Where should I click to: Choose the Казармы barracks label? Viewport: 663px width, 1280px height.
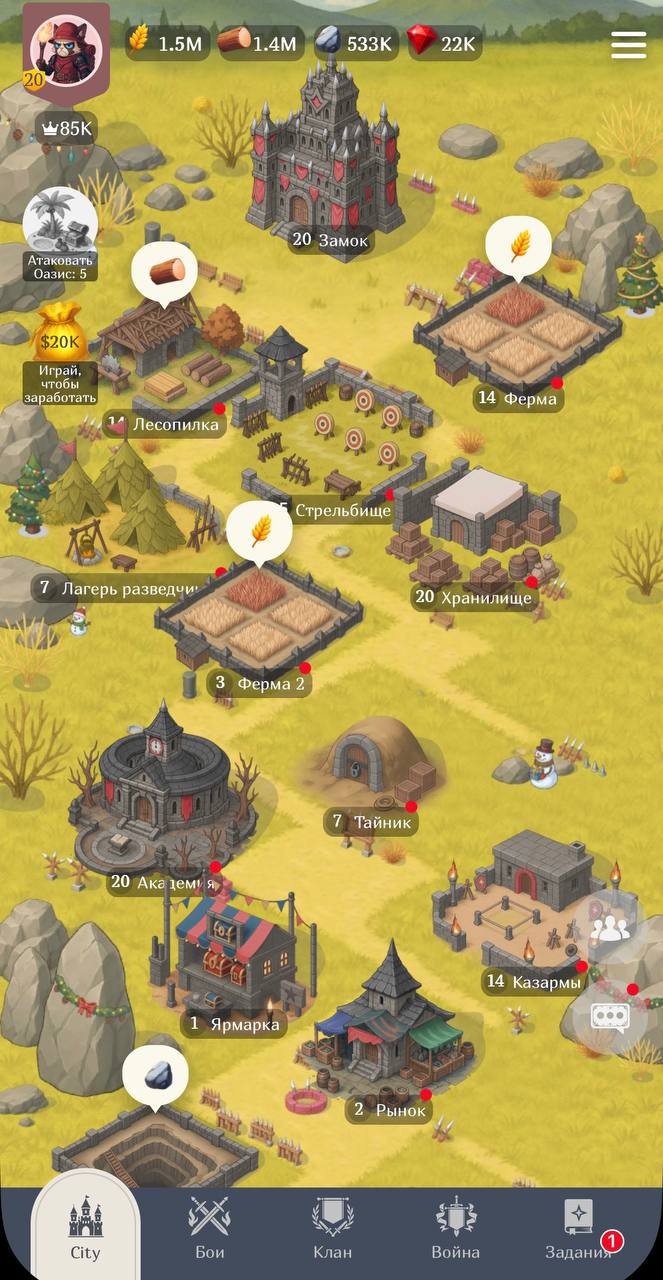(533, 982)
